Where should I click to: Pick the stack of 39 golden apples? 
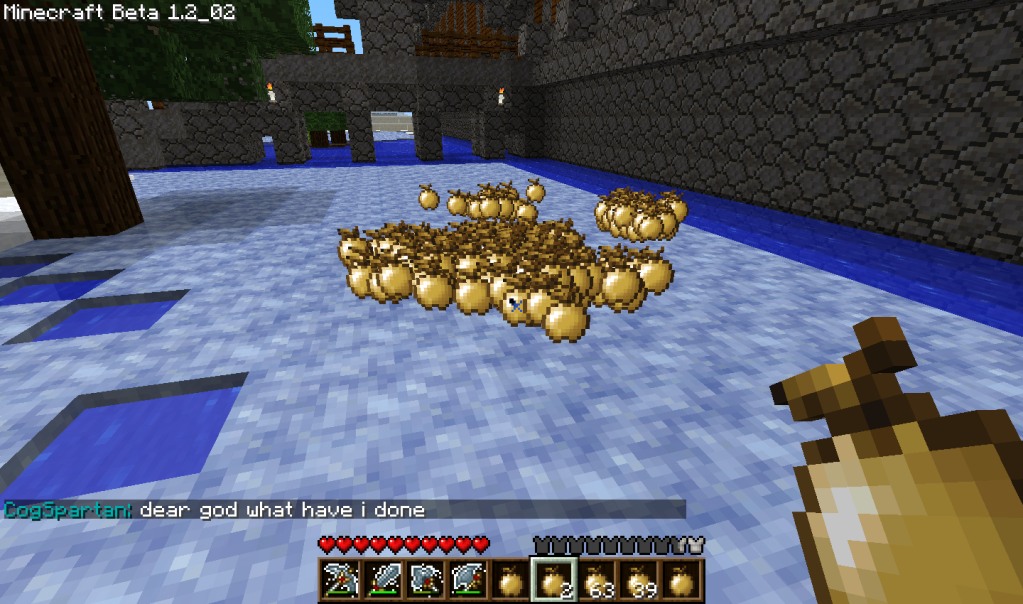[640, 580]
